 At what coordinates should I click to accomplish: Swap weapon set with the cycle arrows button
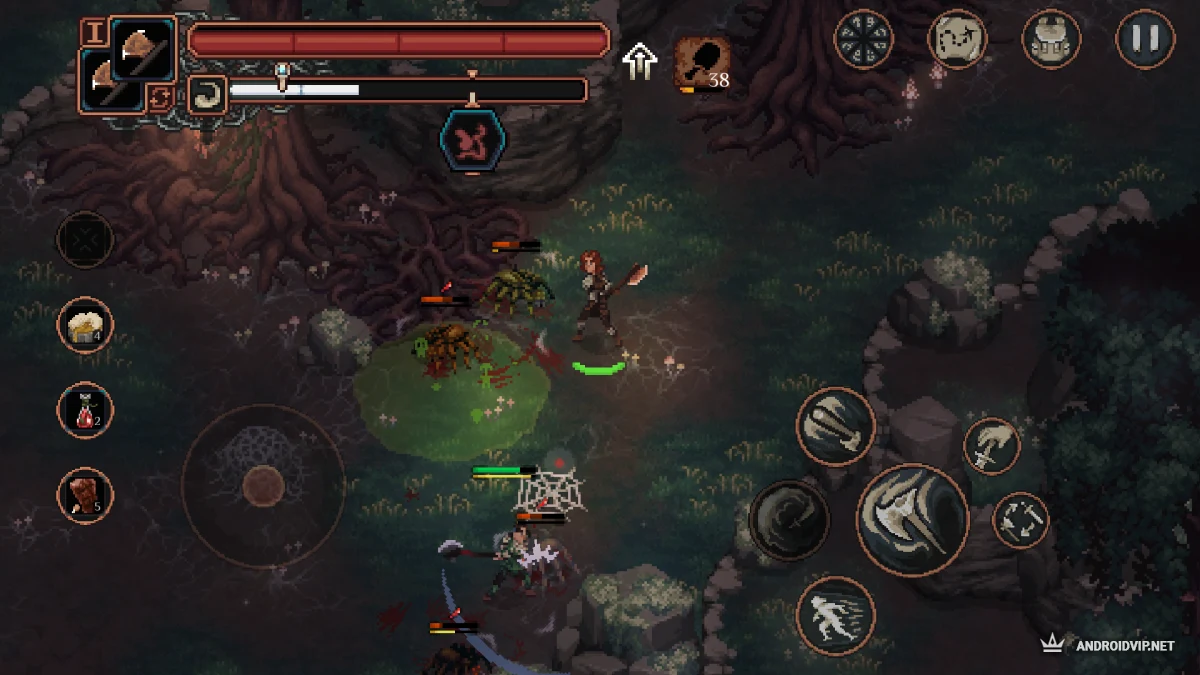click(x=160, y=97)
